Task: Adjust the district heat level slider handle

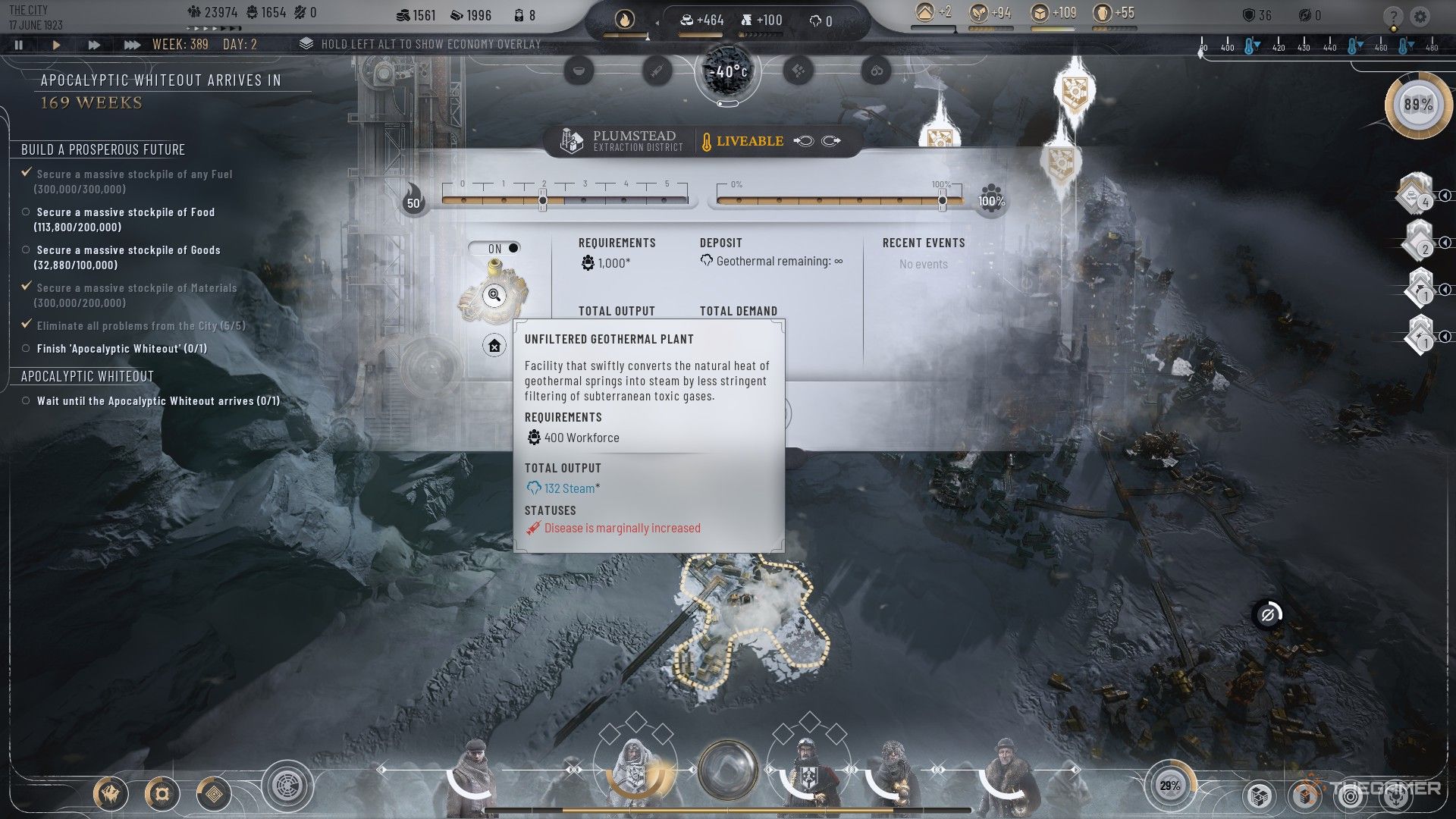Action: pyautogui.click(x=543, y=201)
